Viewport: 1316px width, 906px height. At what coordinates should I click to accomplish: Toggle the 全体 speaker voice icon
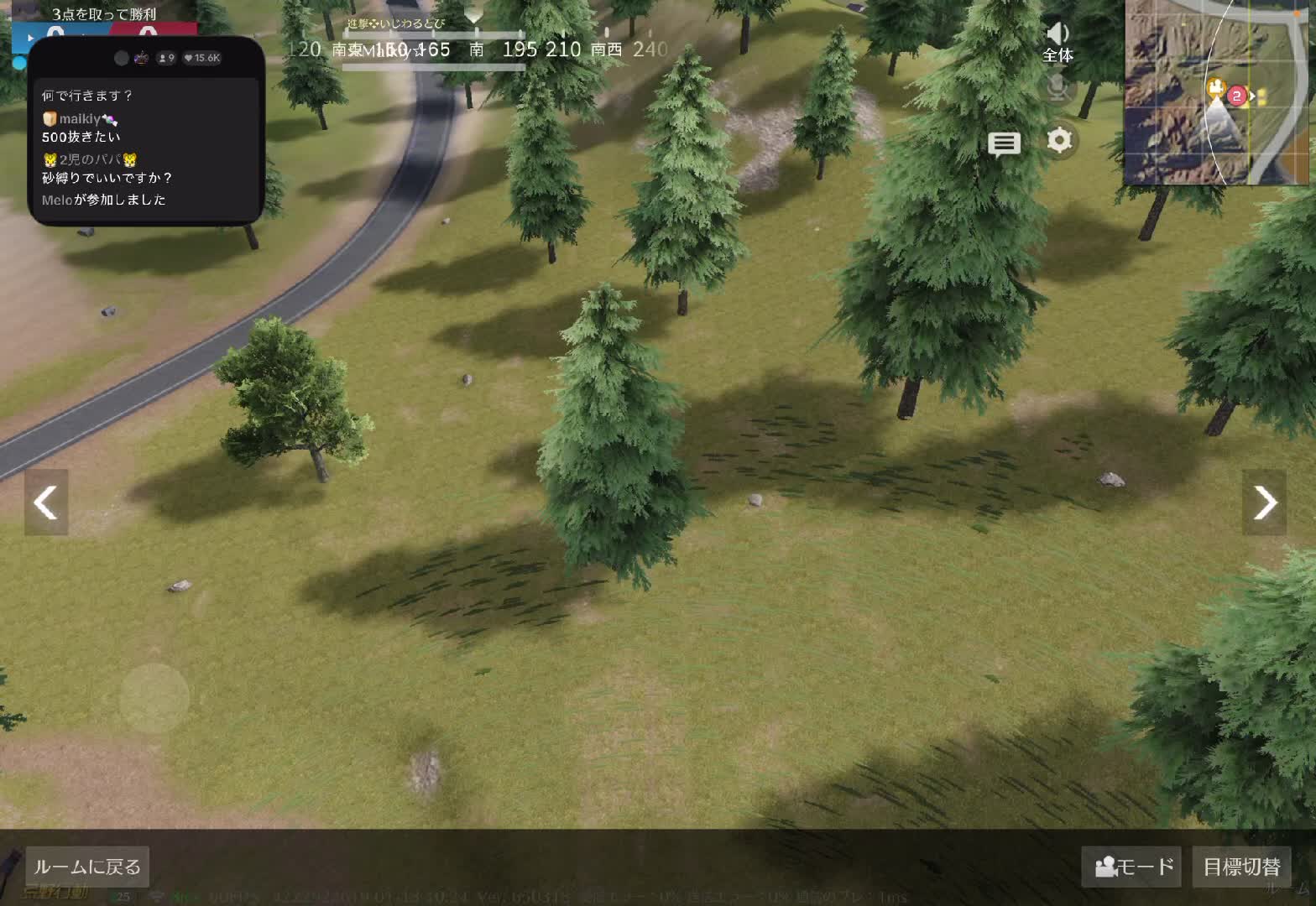[1057, 41]
